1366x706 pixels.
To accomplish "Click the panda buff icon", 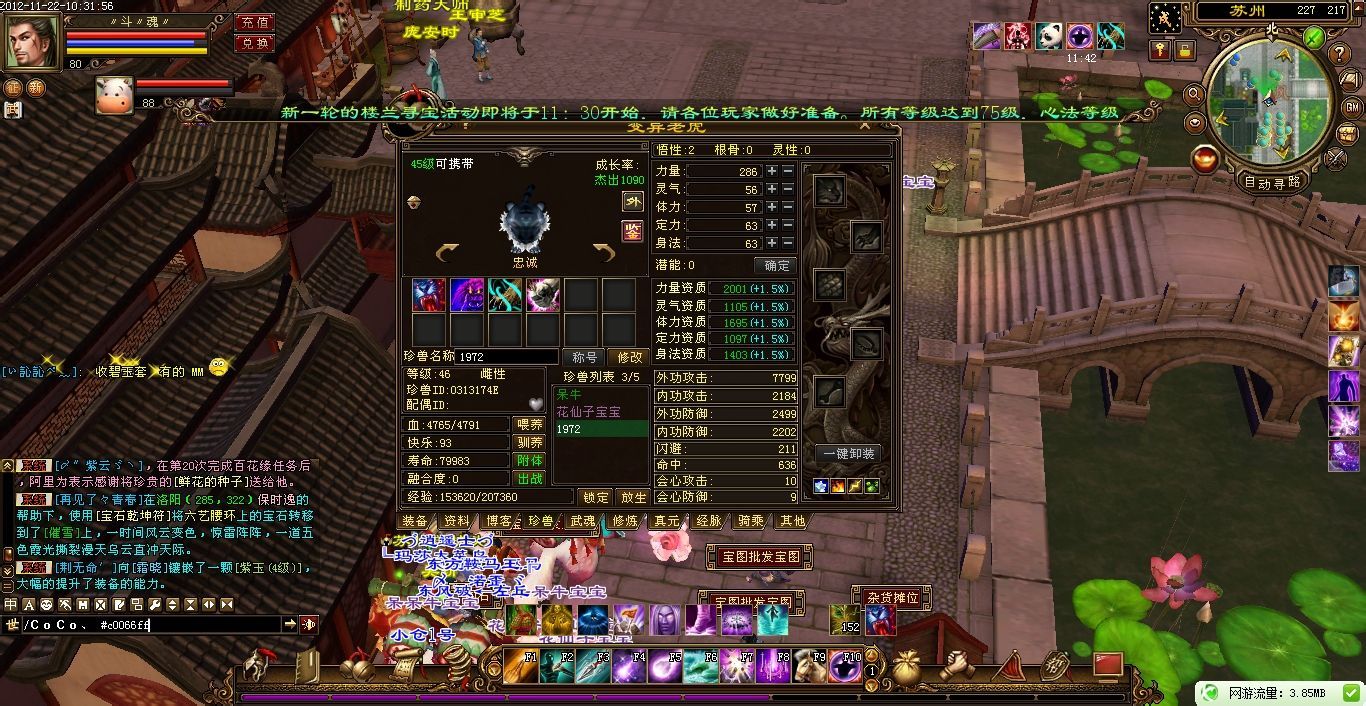I will coord(1049,37).
